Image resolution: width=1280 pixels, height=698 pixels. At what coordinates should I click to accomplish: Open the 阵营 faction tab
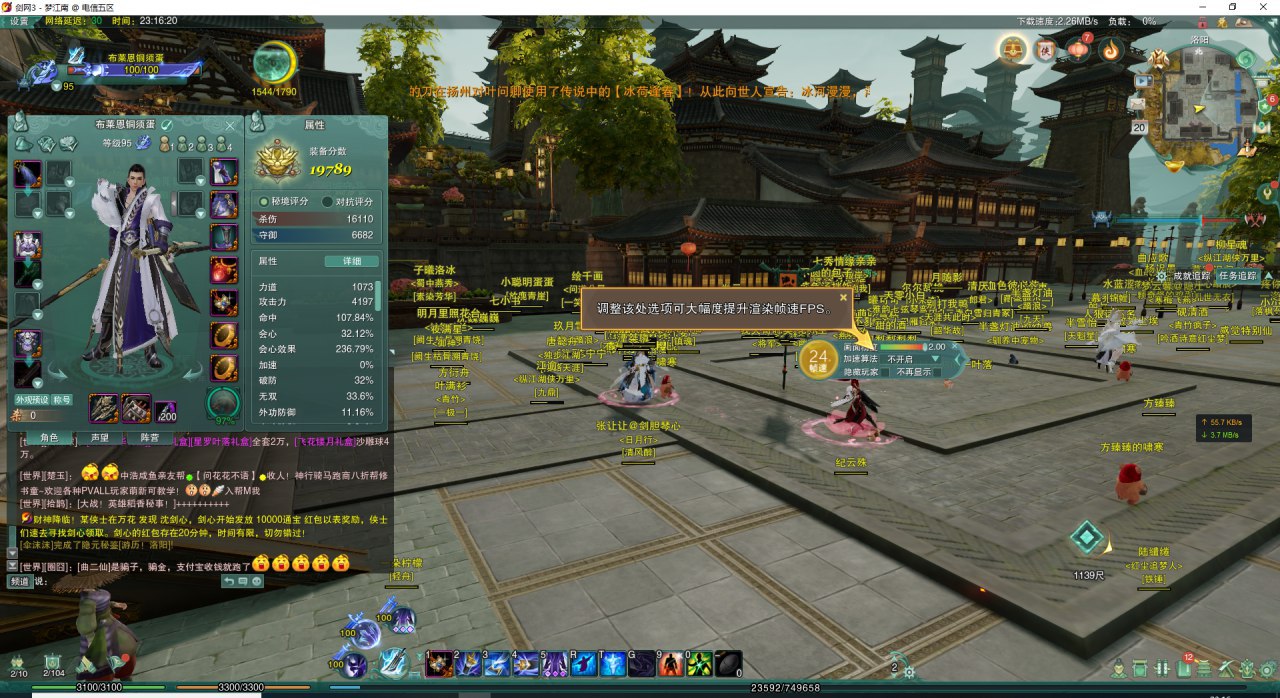point(150,437)
